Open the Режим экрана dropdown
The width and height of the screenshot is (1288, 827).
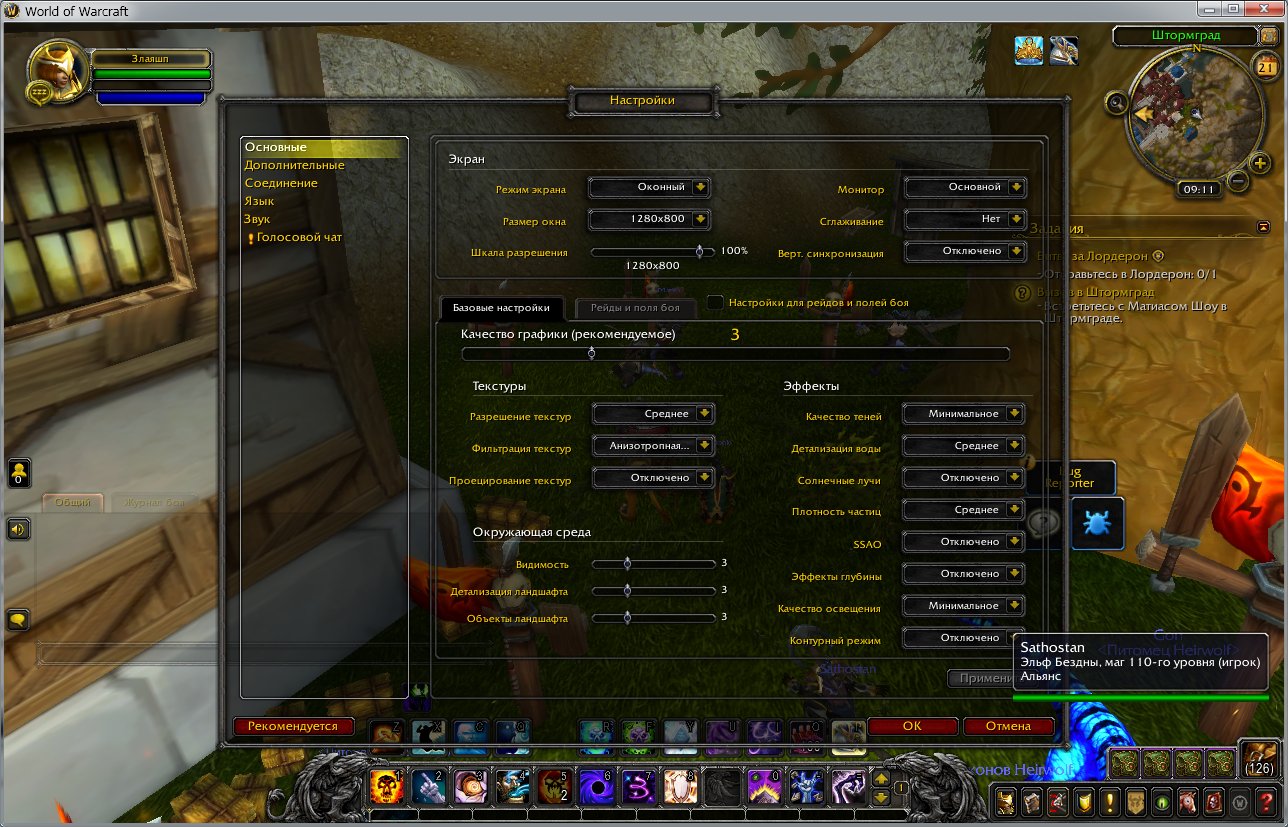[649, 187]
